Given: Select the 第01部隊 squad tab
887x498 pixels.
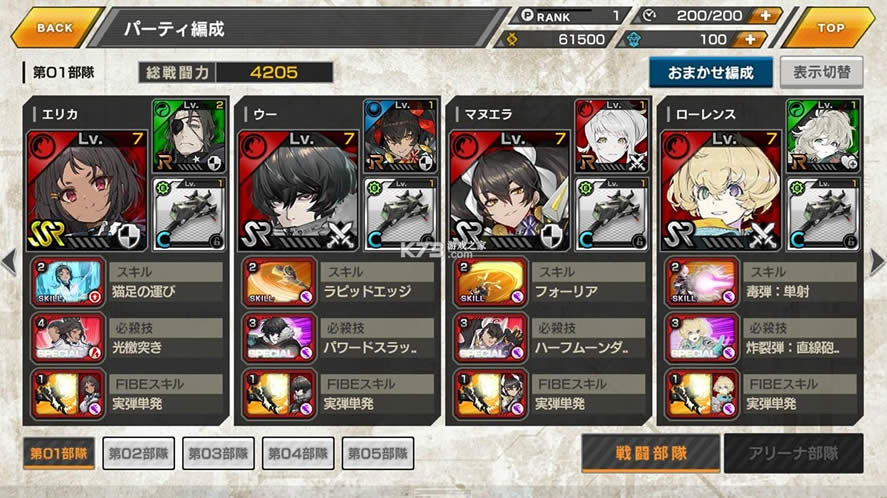Looking at the screenshot, I should pos(58,453).
